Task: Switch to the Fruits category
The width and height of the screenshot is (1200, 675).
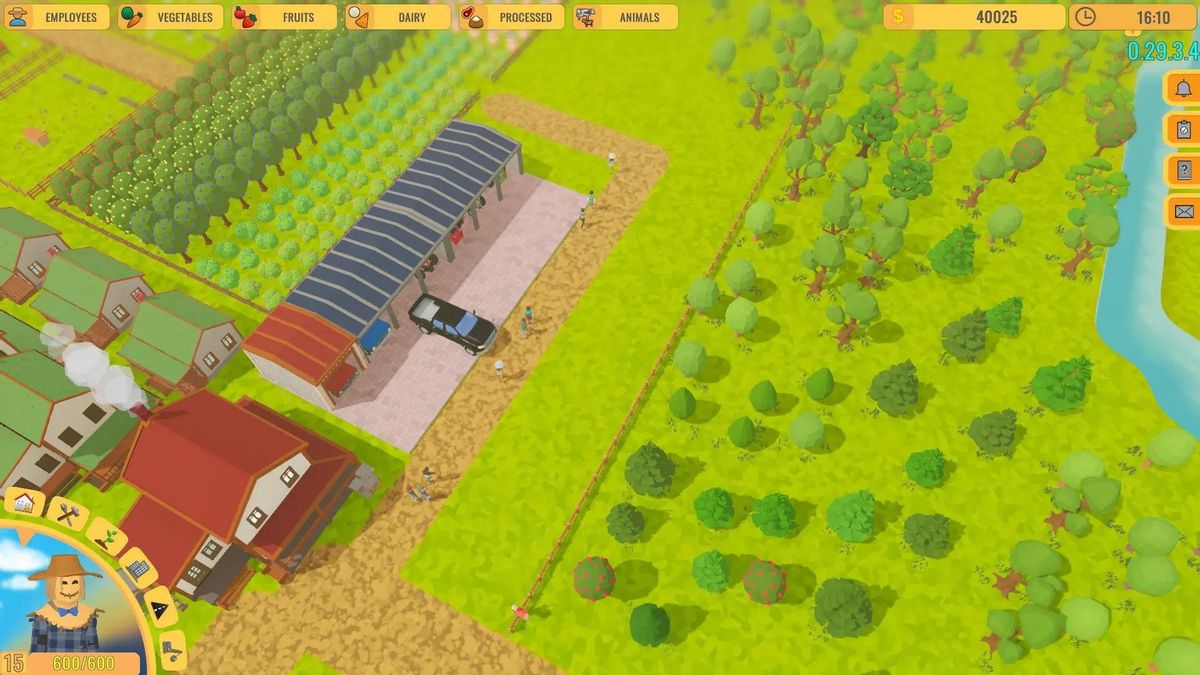Action: click(x=285, y=17)
